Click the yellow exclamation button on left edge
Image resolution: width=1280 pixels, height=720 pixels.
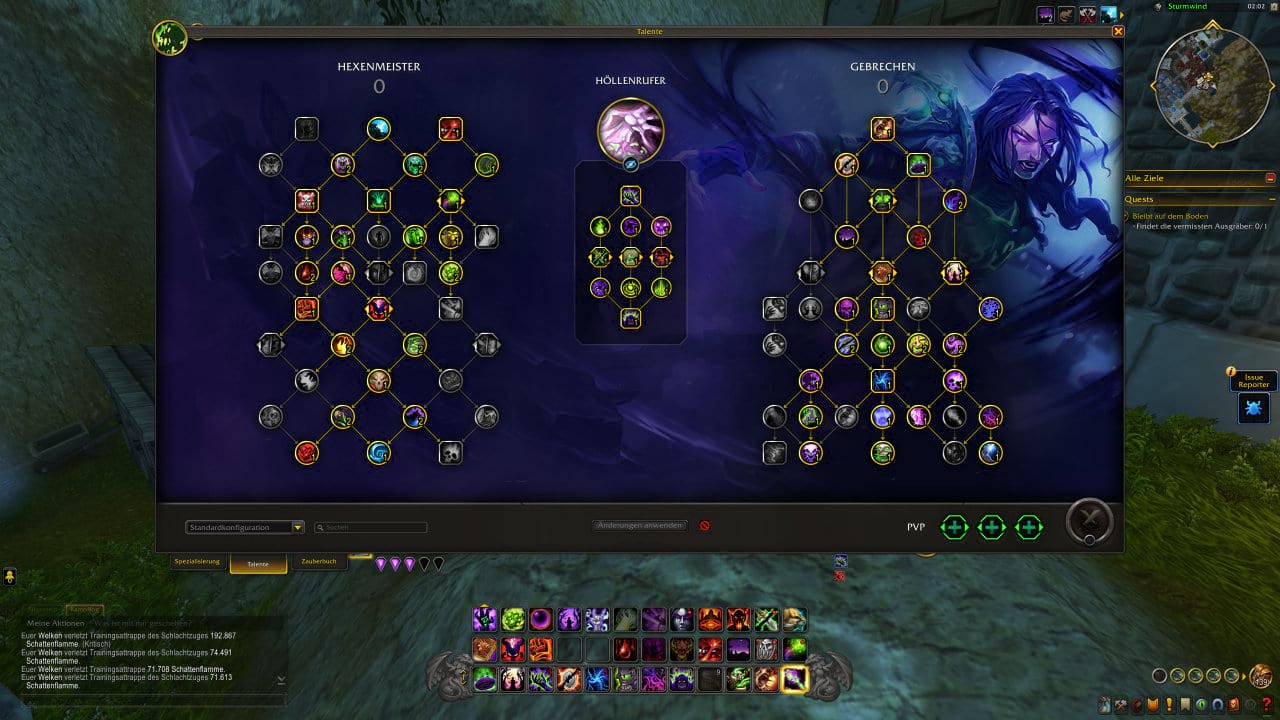pos(9,576)
